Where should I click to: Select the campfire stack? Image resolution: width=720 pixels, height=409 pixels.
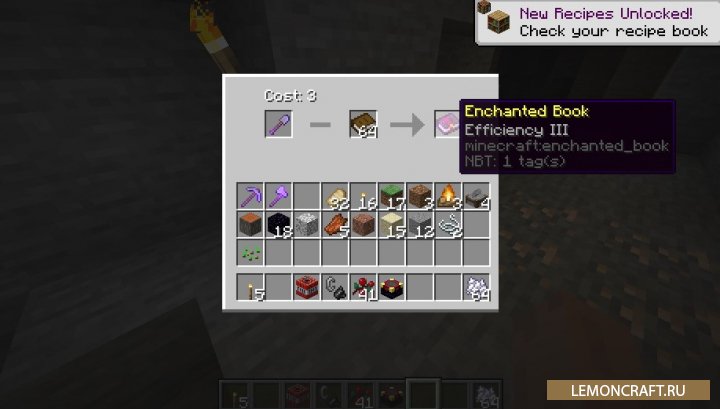tap(448, 195)
